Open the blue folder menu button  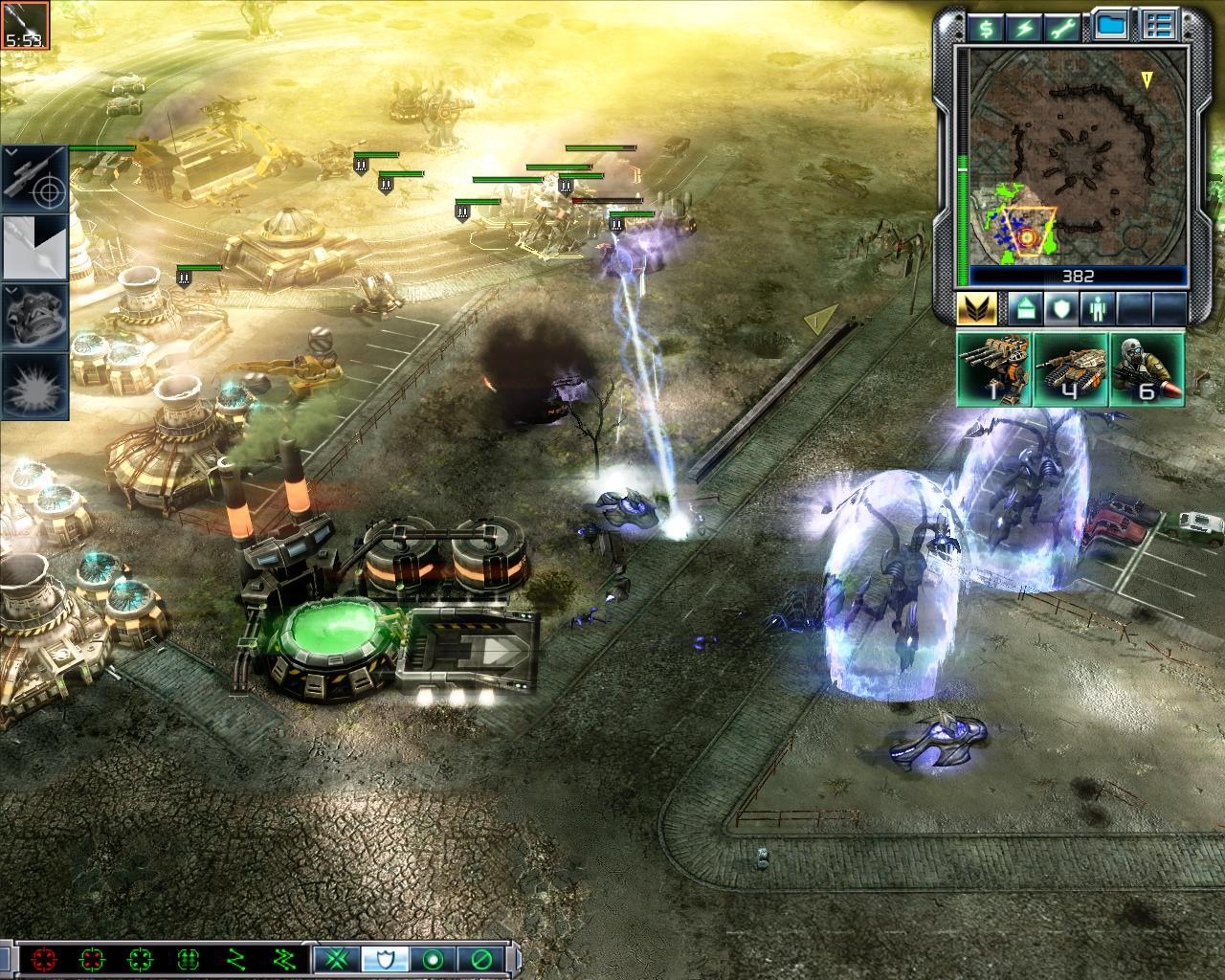tap(1111, 27)
